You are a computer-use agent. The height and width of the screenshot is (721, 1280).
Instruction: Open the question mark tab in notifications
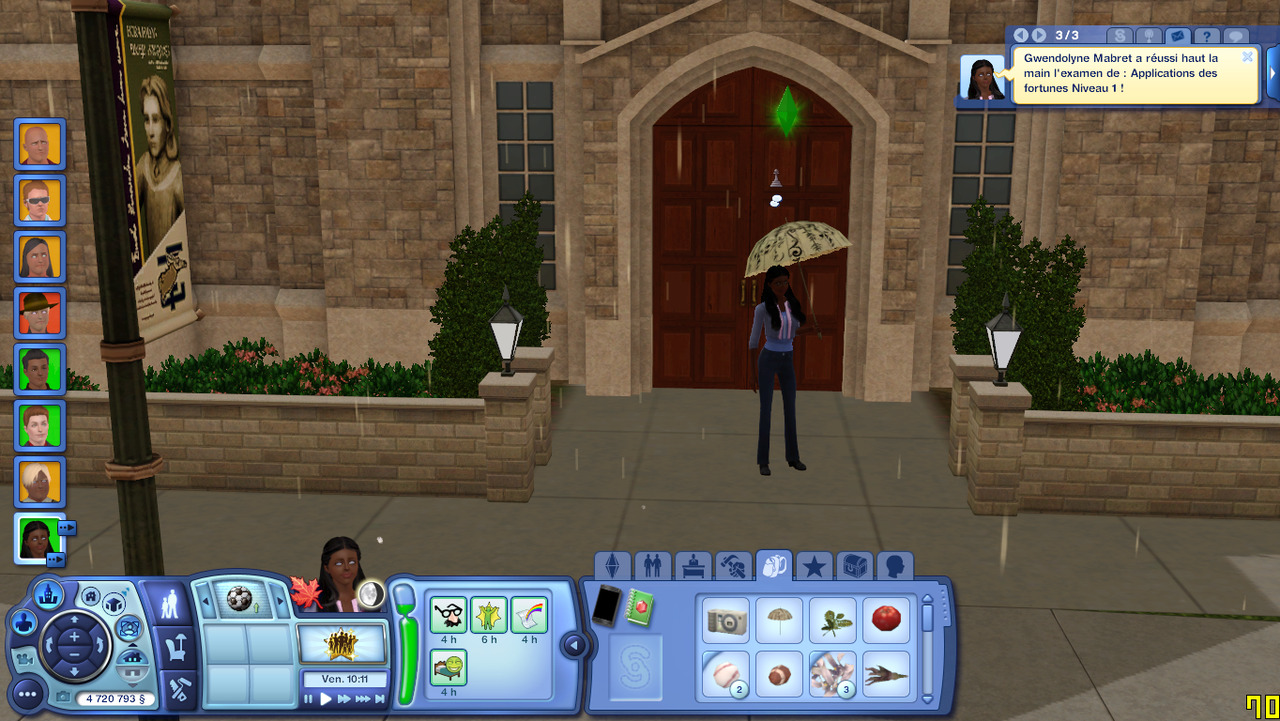coord(1207,37)
